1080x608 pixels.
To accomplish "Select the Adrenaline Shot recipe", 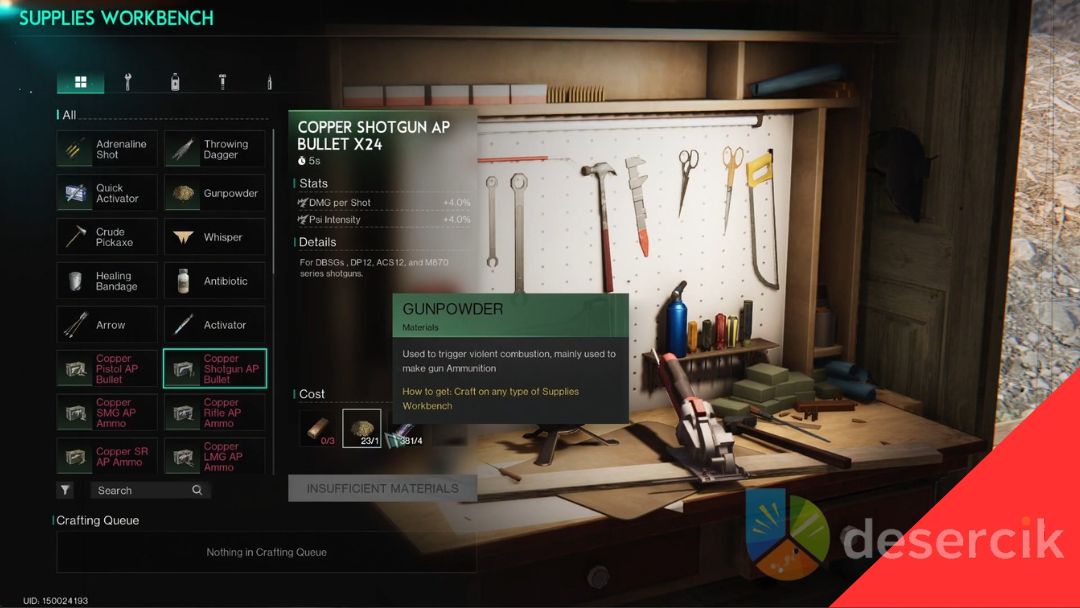I will [x=108, y=149].
